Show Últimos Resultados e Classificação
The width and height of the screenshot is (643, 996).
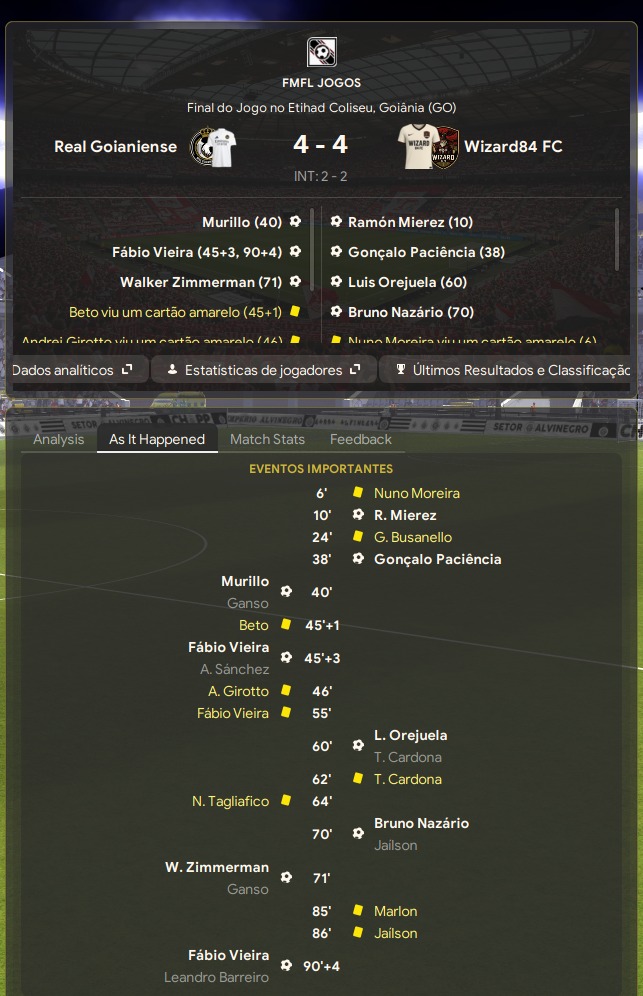pyautogui.click(x=511, y=370)
